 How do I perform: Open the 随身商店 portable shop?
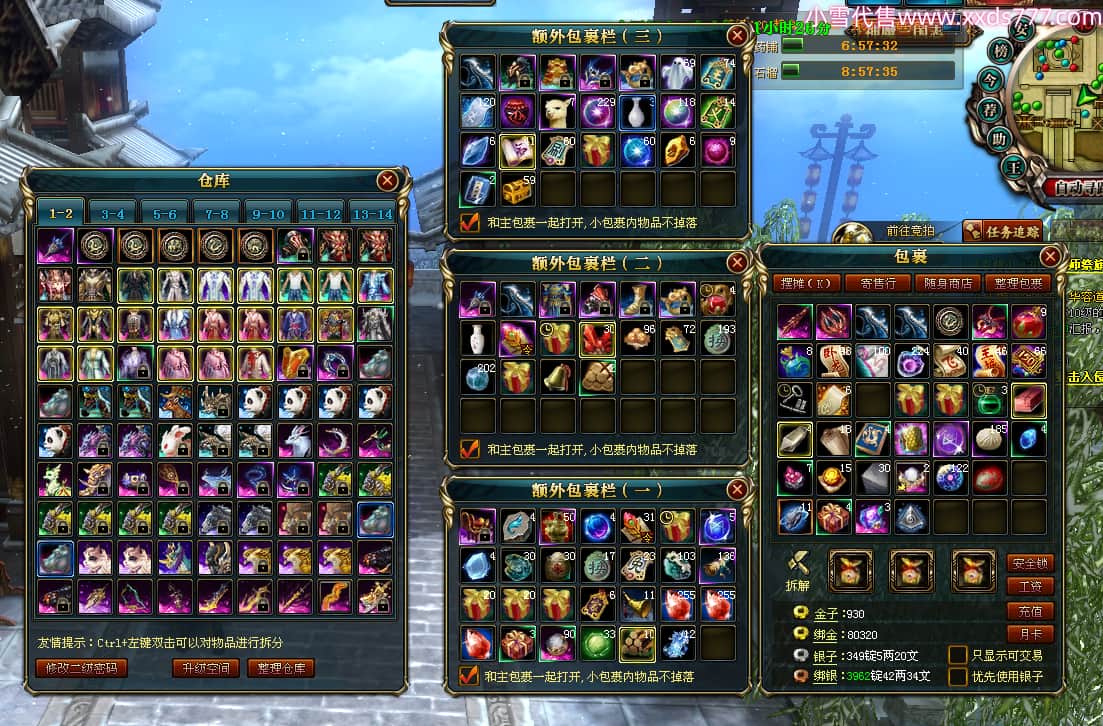coord(945,283)
